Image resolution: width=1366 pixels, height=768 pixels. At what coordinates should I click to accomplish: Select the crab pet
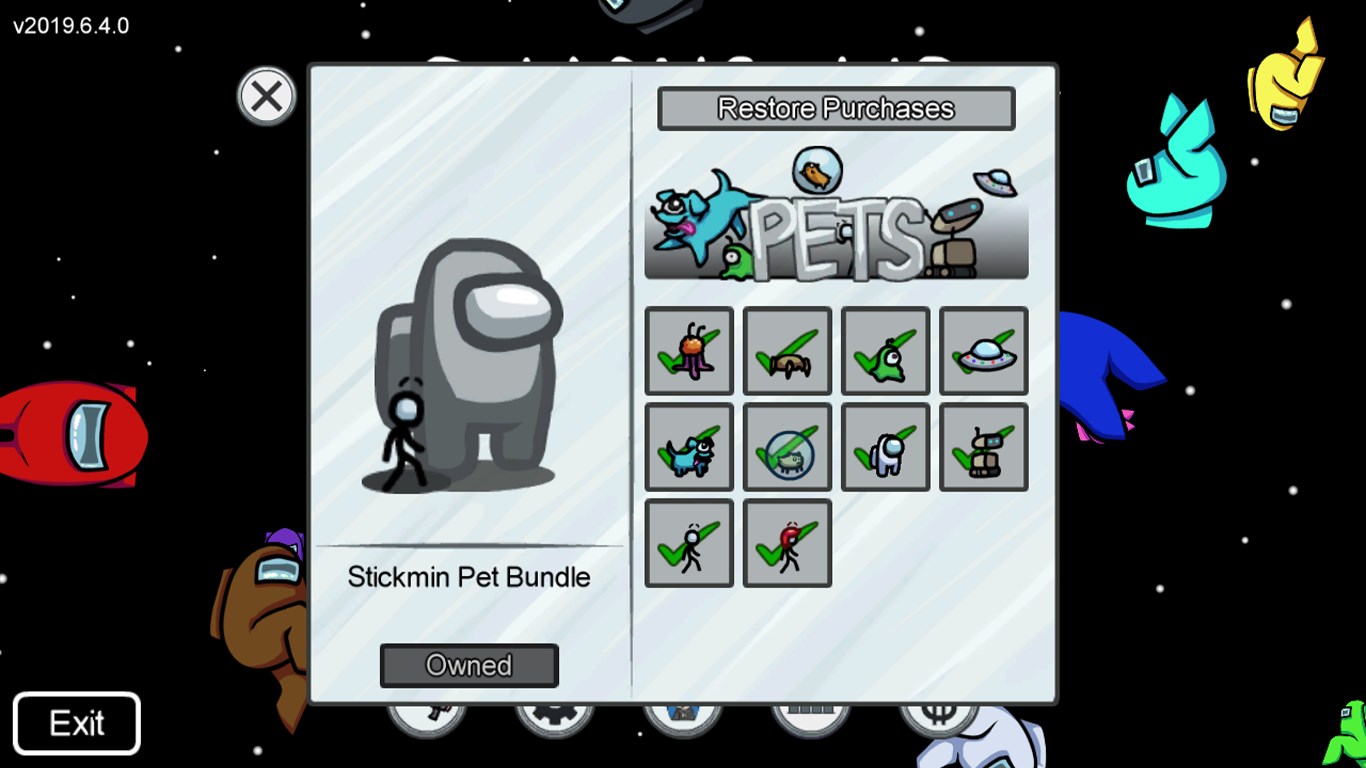(x=786, y=351)
